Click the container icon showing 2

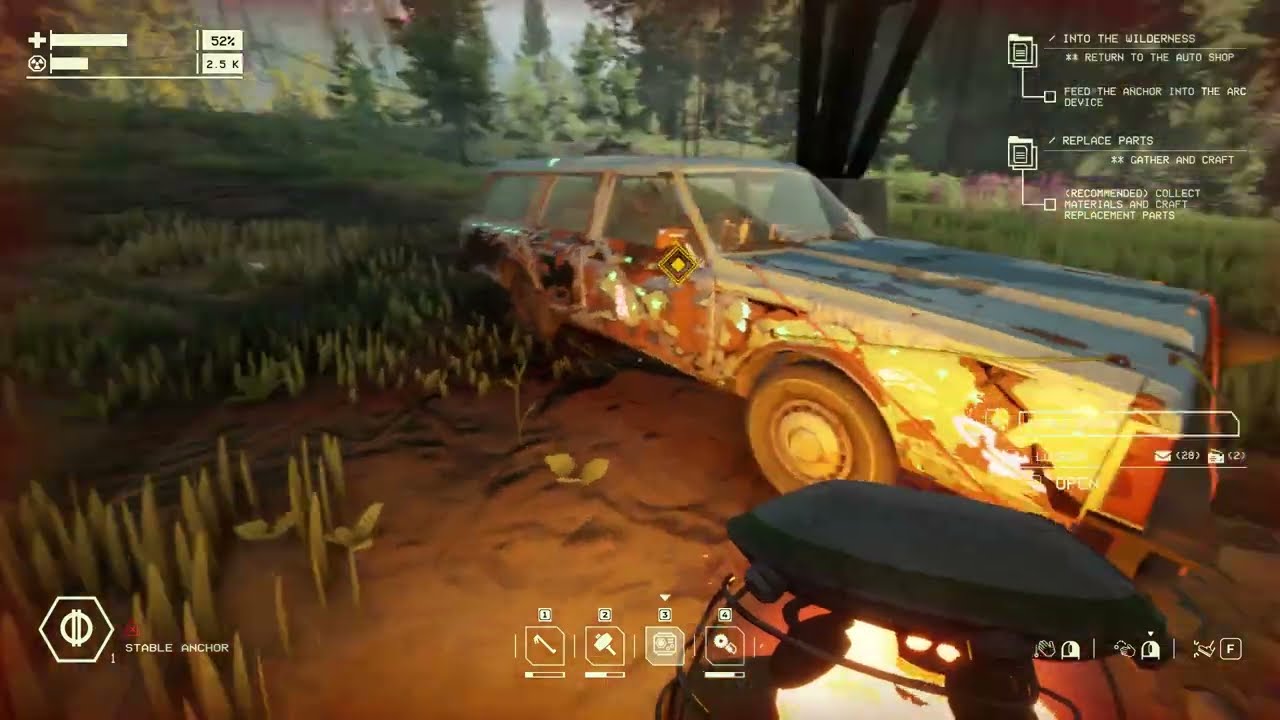click(x=1216, y=456)
